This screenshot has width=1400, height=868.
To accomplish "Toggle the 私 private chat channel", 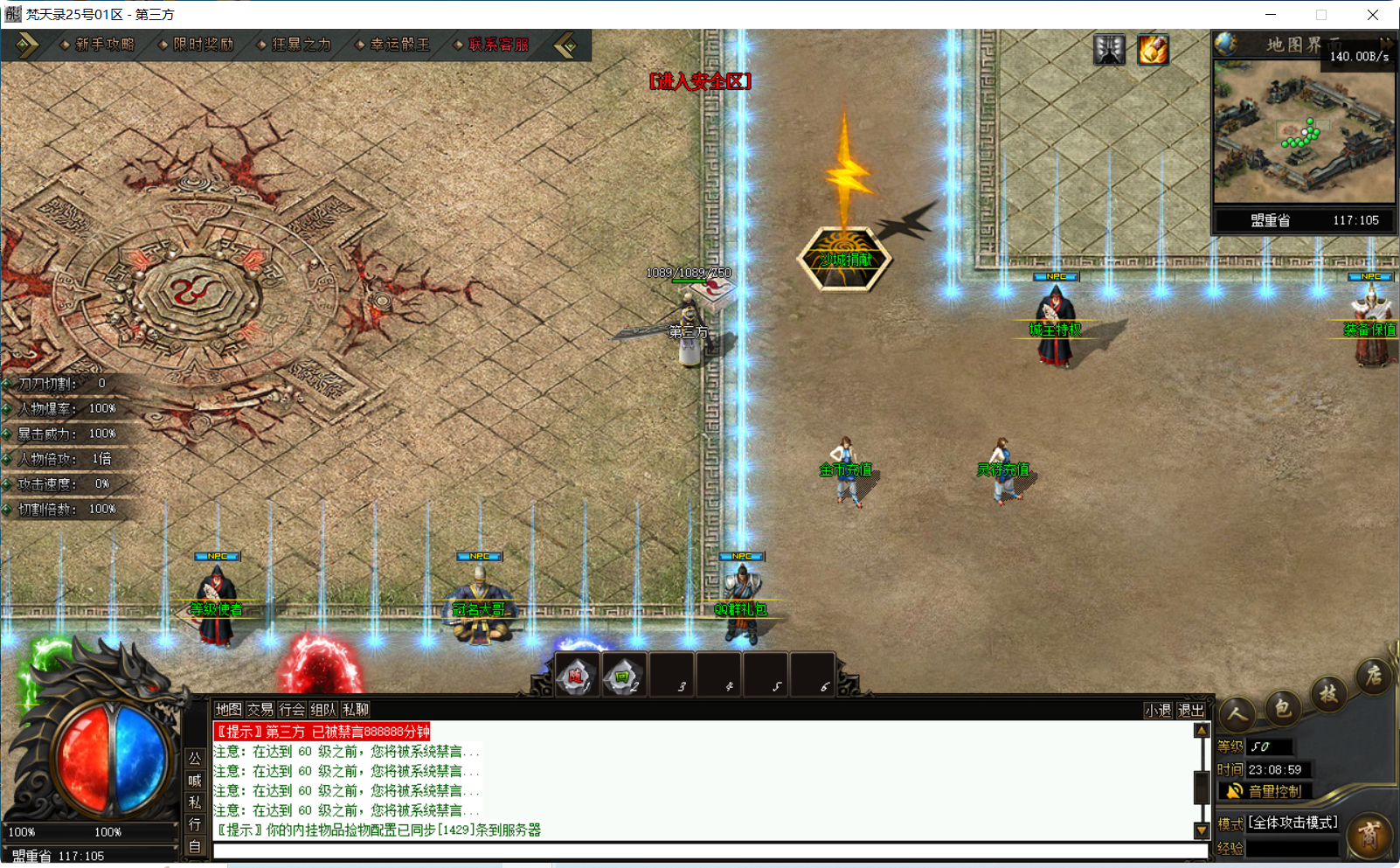I will pos(195,802).
